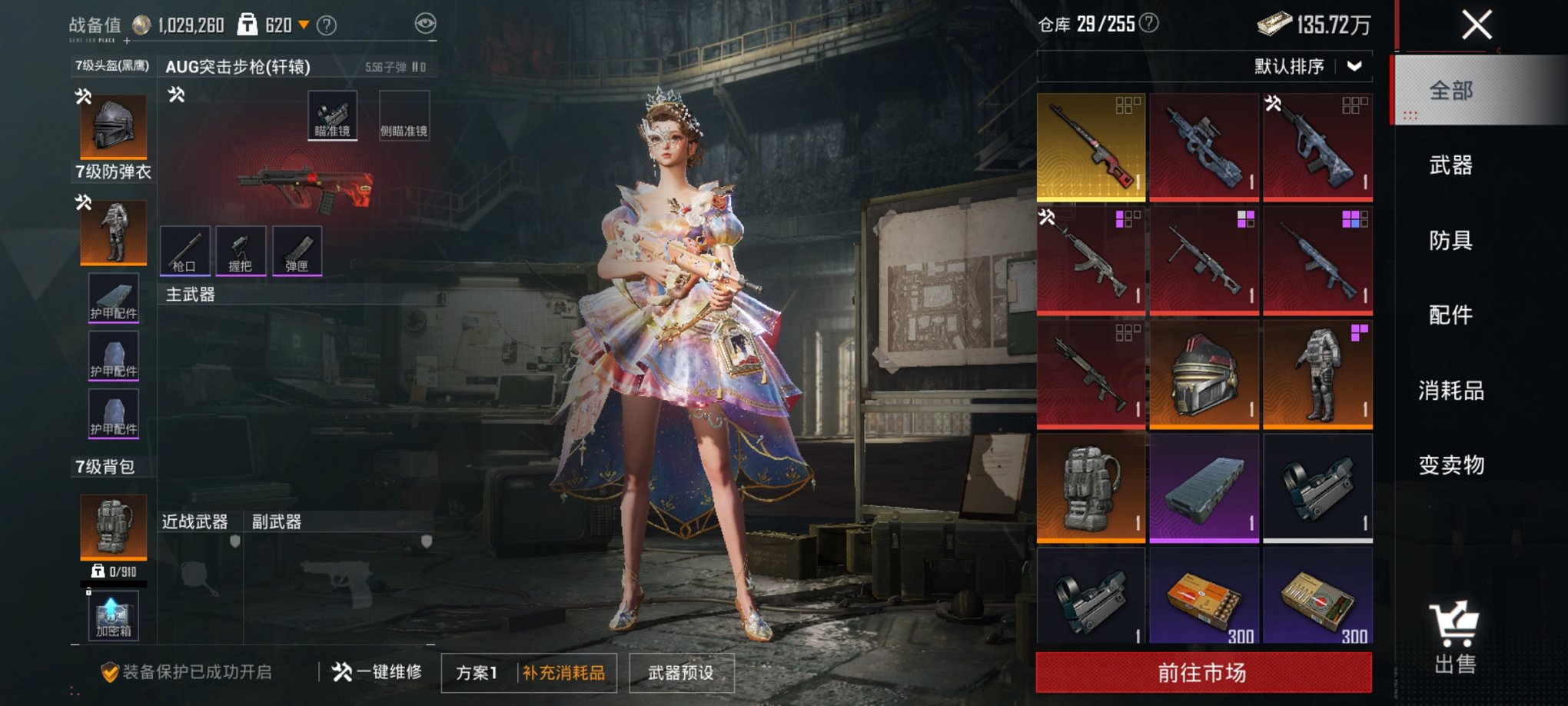Select the gold-background sniper rifle slot

[1091, 147]
